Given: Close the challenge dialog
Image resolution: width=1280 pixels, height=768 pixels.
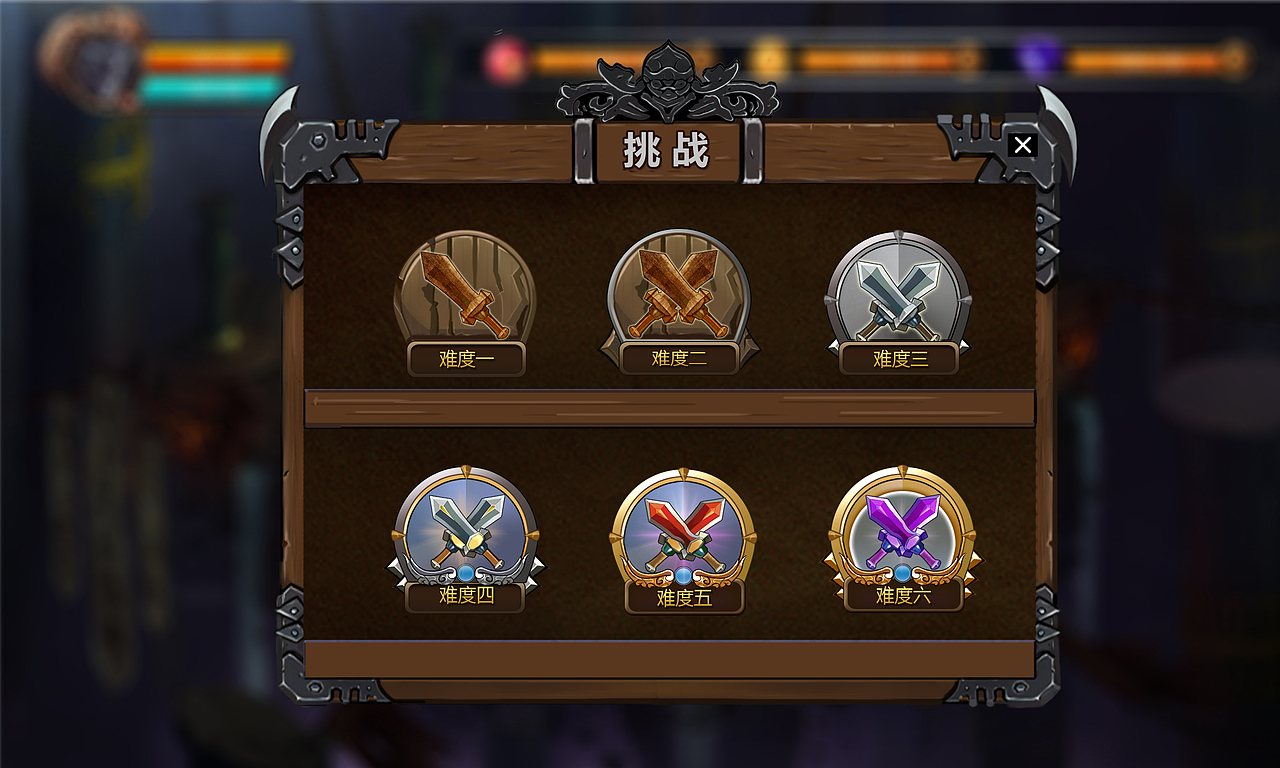Looking at the screenshot, I should click(1022, 144).
